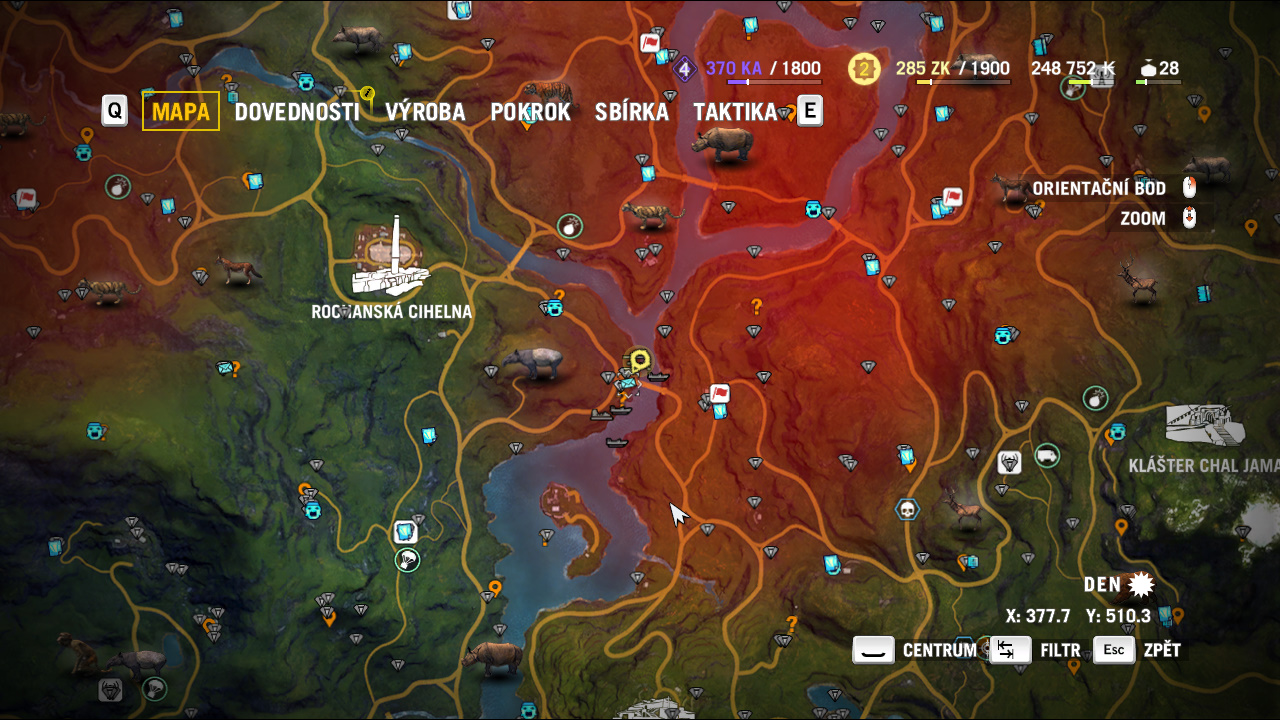The image size is (1280, 720).
Task: Show the Sbírka collection tab
Action: (631, 111)
